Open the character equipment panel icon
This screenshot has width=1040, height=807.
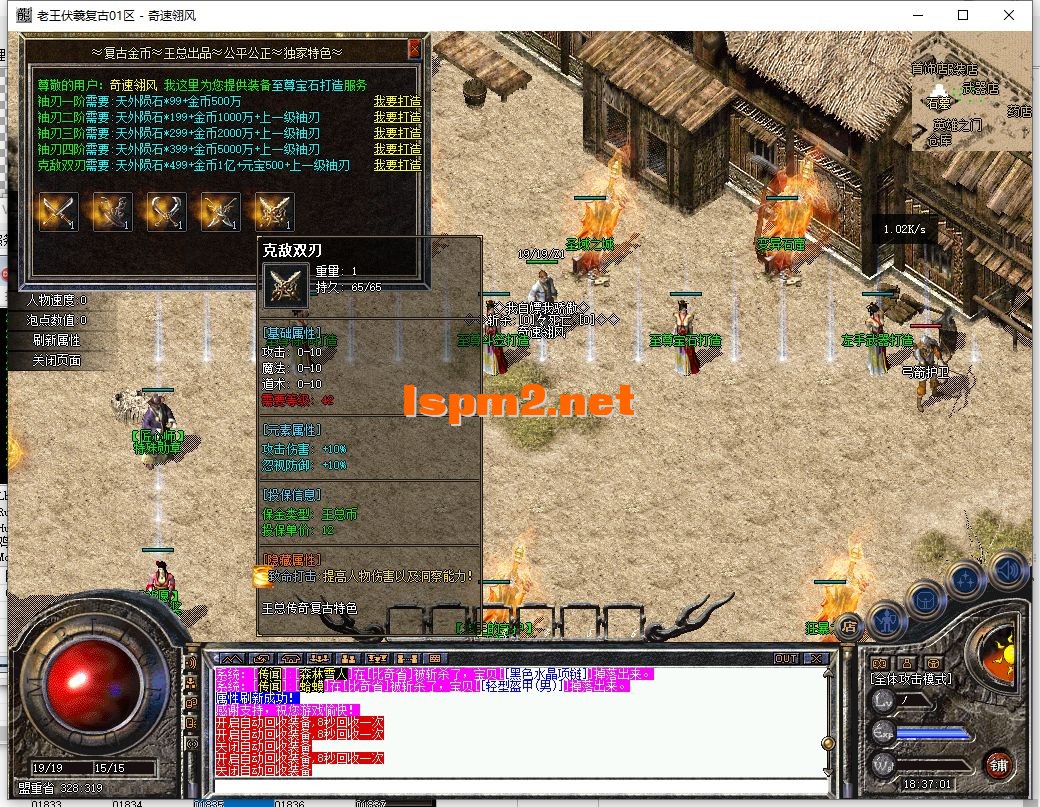pos(886,621)
